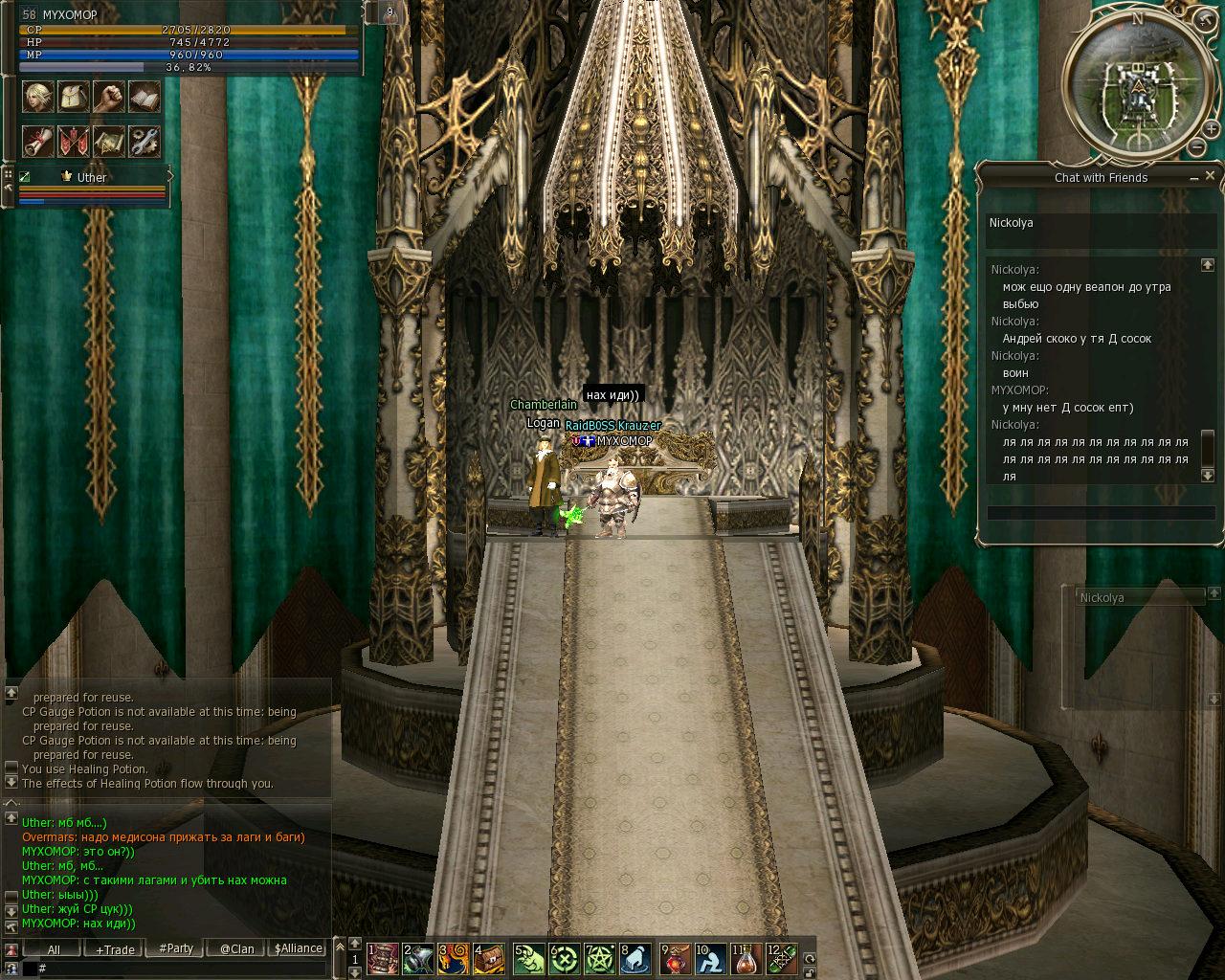The height and width of the screenshot is (980, 1225).
Task: Click the friend chat message input field
Action: point(1101,513)
